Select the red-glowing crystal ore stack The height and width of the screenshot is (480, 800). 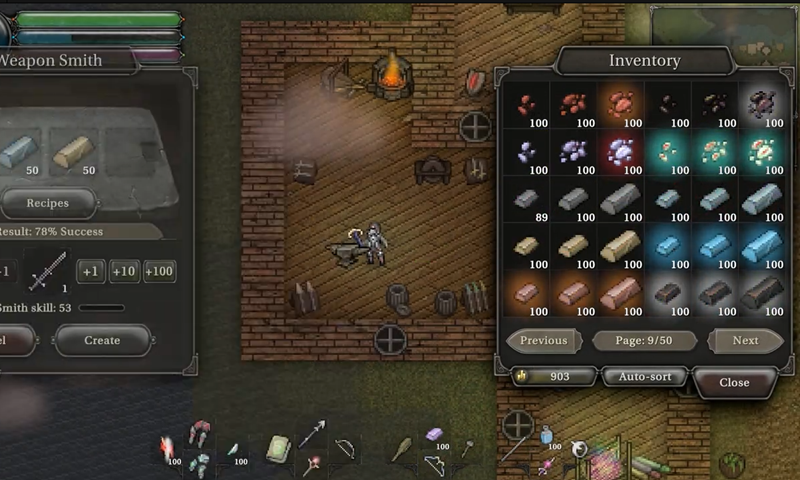tap(621, 153)
